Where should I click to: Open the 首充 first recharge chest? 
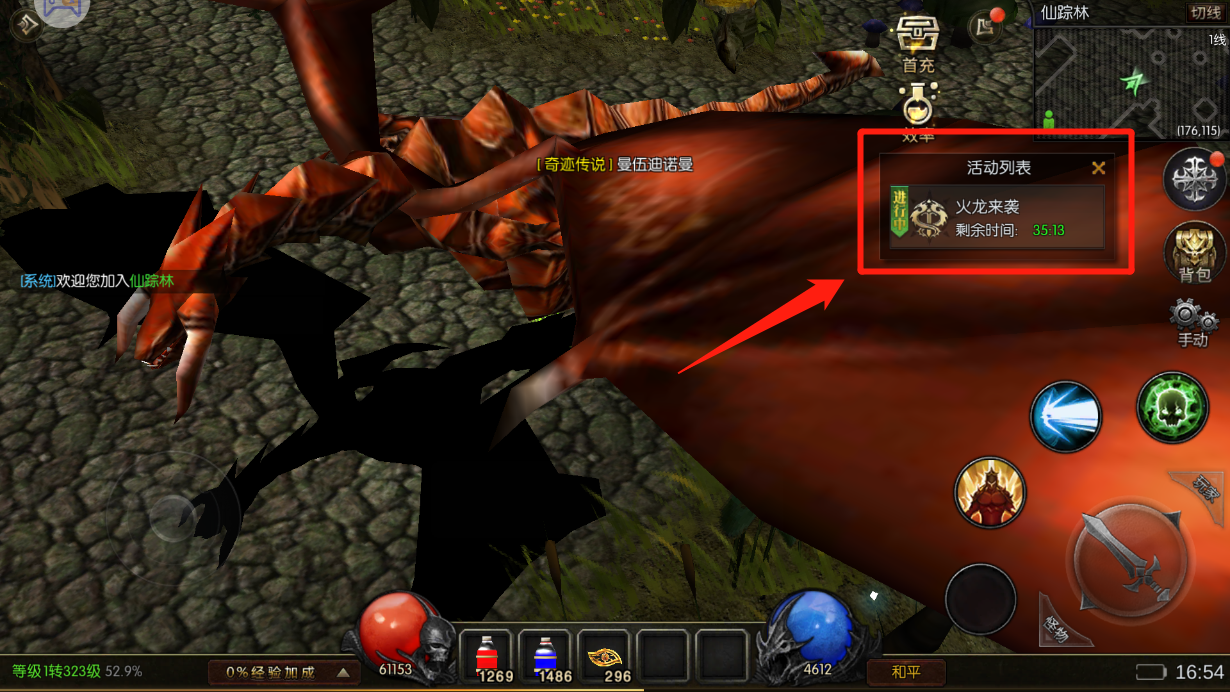coord(916,41)
